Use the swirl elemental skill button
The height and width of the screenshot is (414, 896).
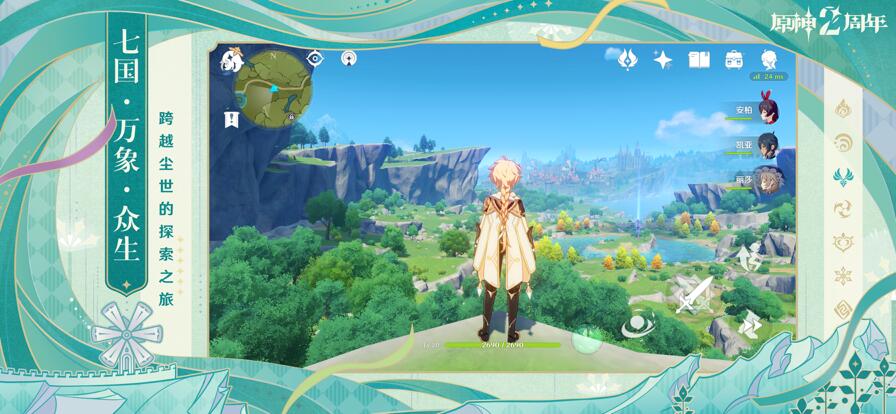pos(636,324)
